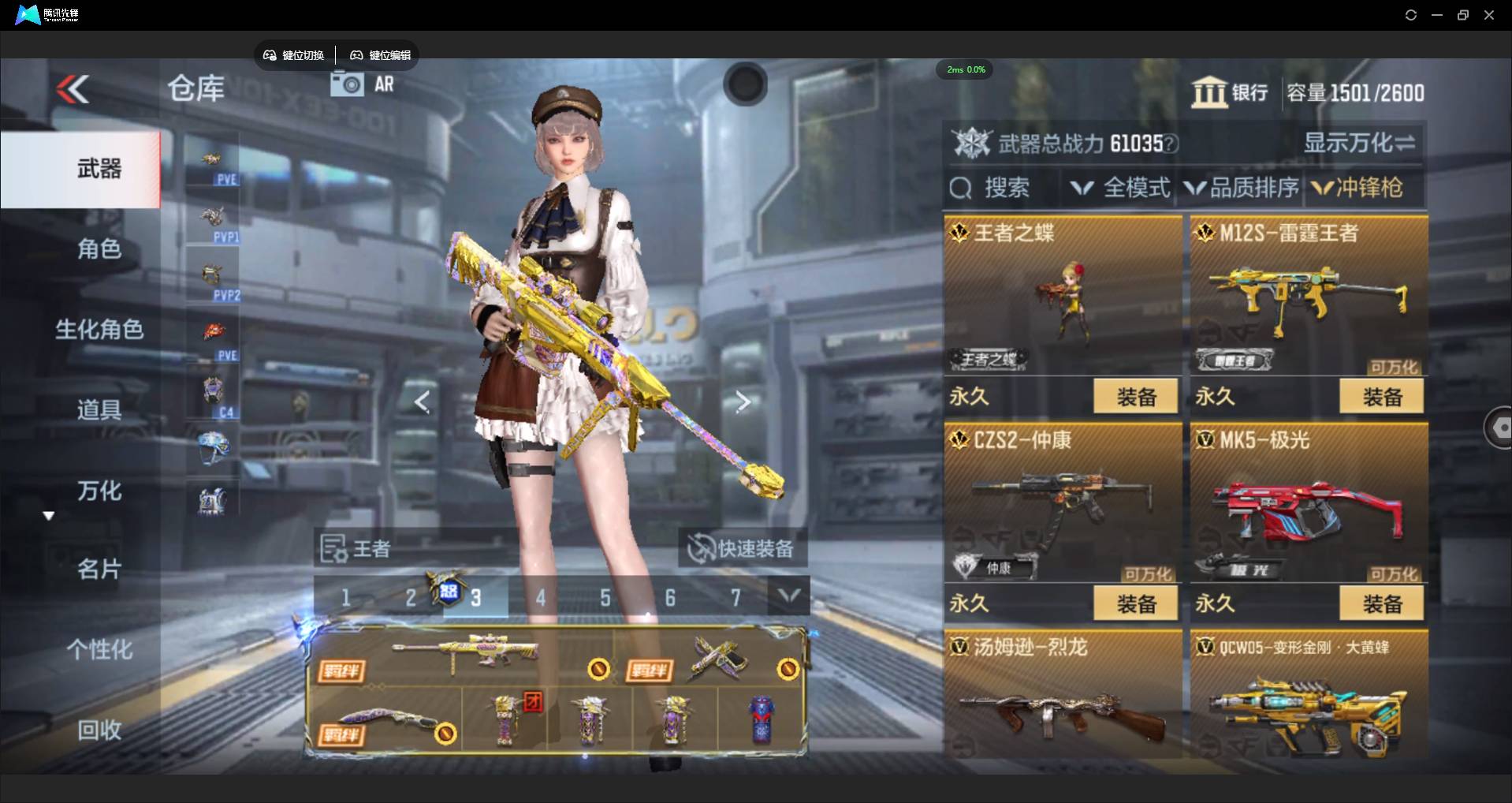Open the AR camera view
The image size is (1512, 803).
363,84
